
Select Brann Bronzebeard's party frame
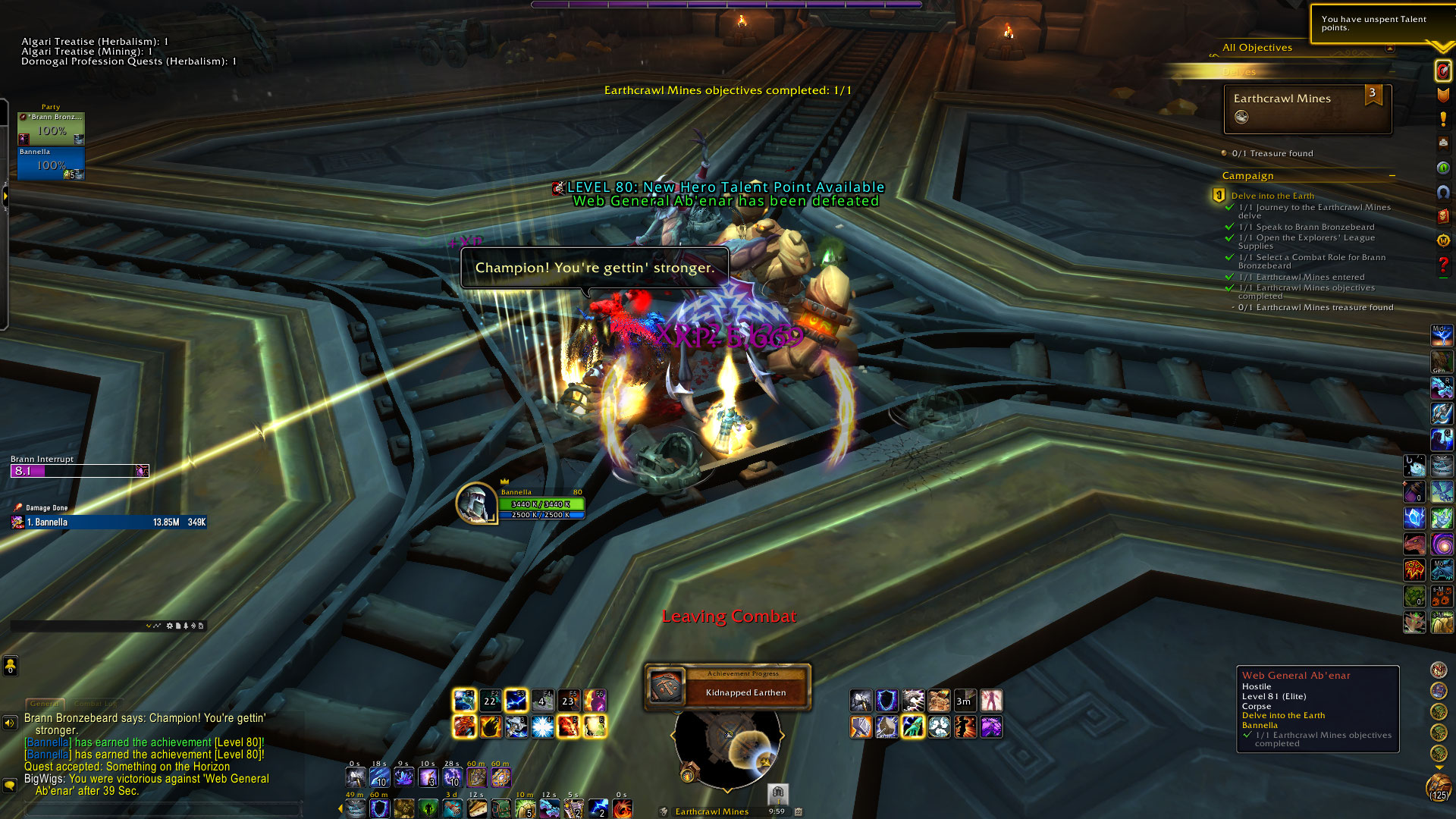click(51, 128)
